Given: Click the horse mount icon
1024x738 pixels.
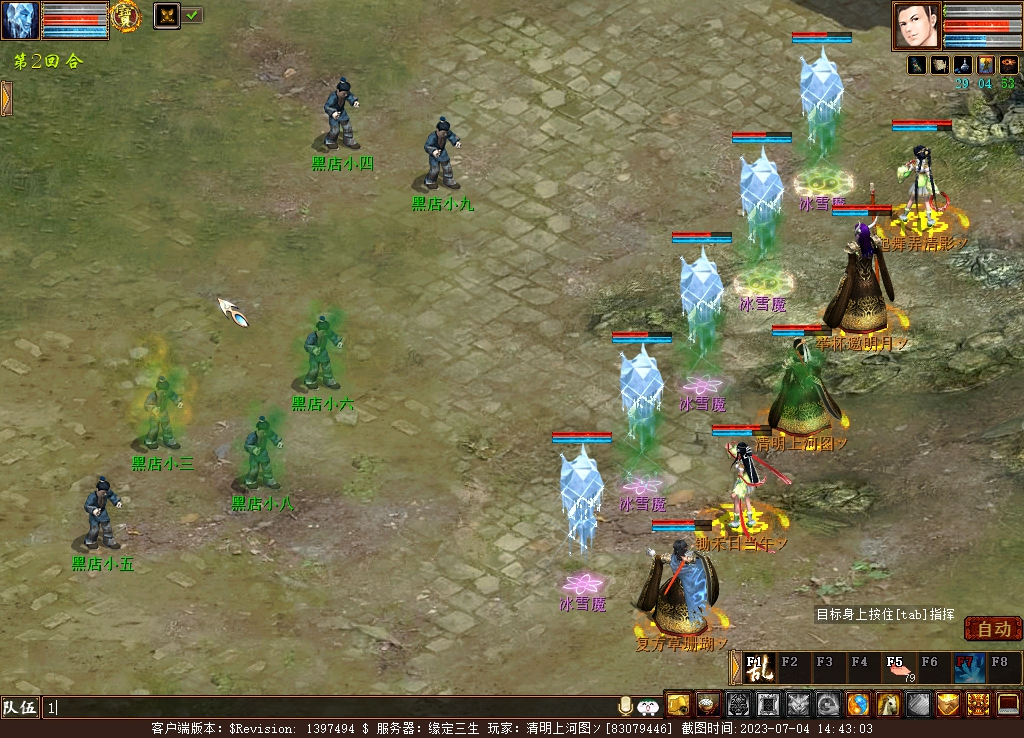Looking at the screenshot, I should (888, 704).
